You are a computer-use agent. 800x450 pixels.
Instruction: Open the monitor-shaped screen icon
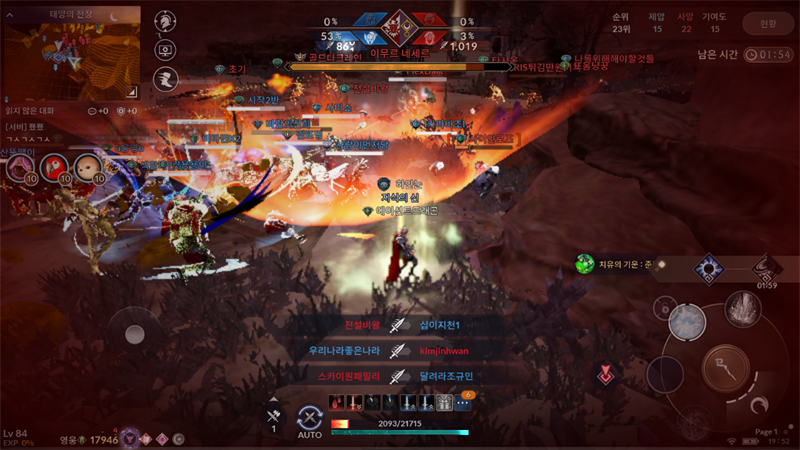pyautogui.click(x=163, y=49)
